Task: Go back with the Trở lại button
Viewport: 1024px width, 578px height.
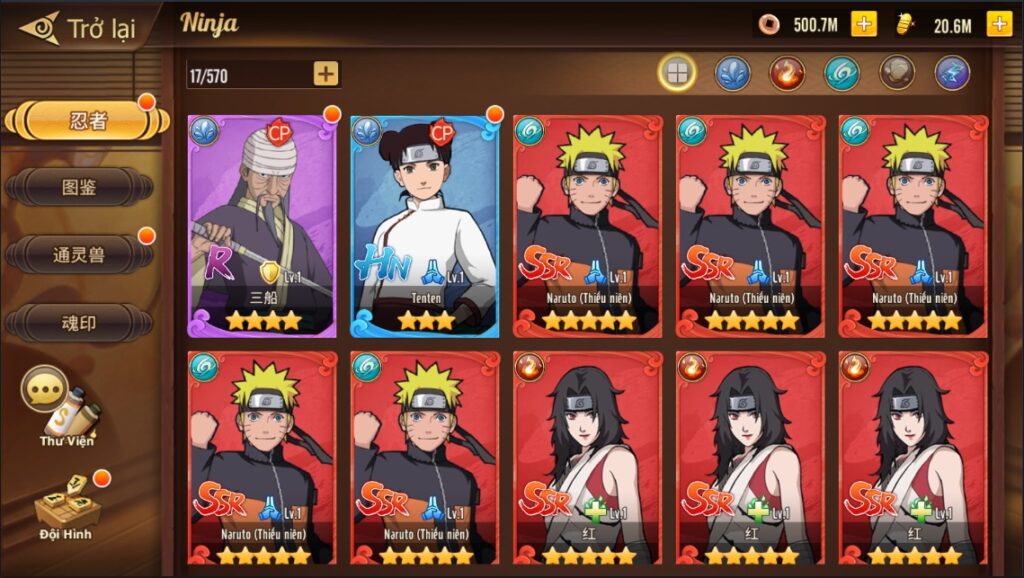Action: [78, 28]
